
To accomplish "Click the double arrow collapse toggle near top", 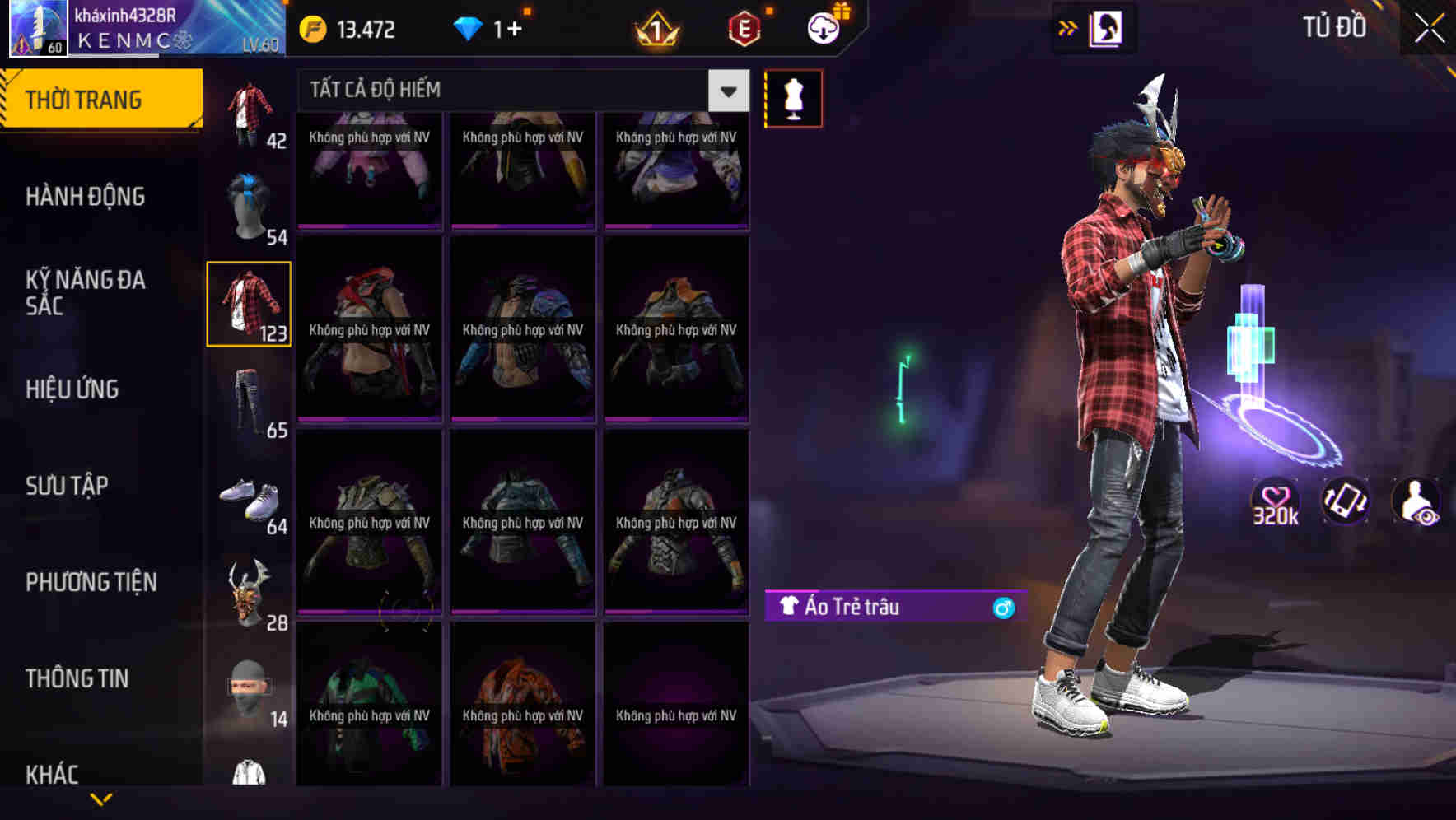I will click(1068, 26).
